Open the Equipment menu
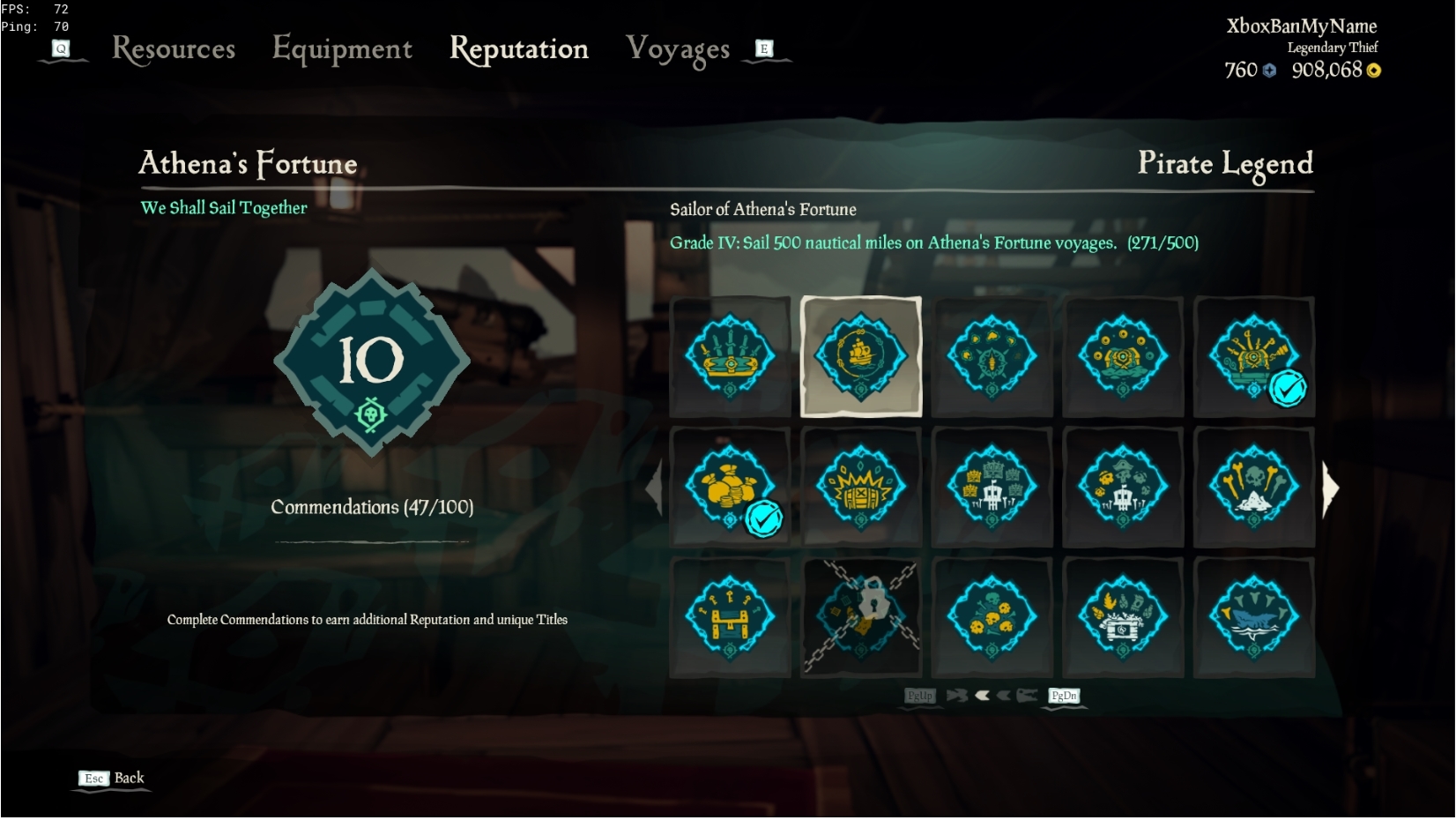This screenshot has height=820, width=1456. tap(342, 49)
